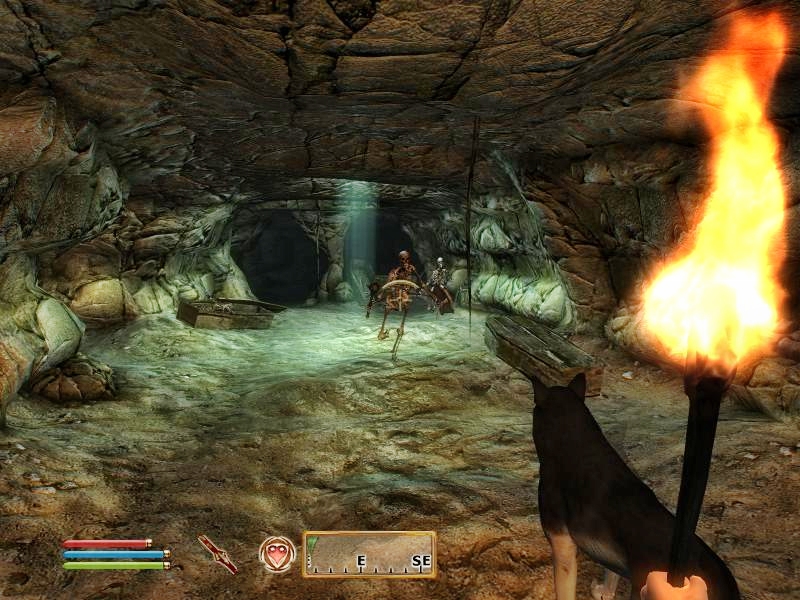
Task: Click the equipped weapon icon
Action: [x=217, y=553]
